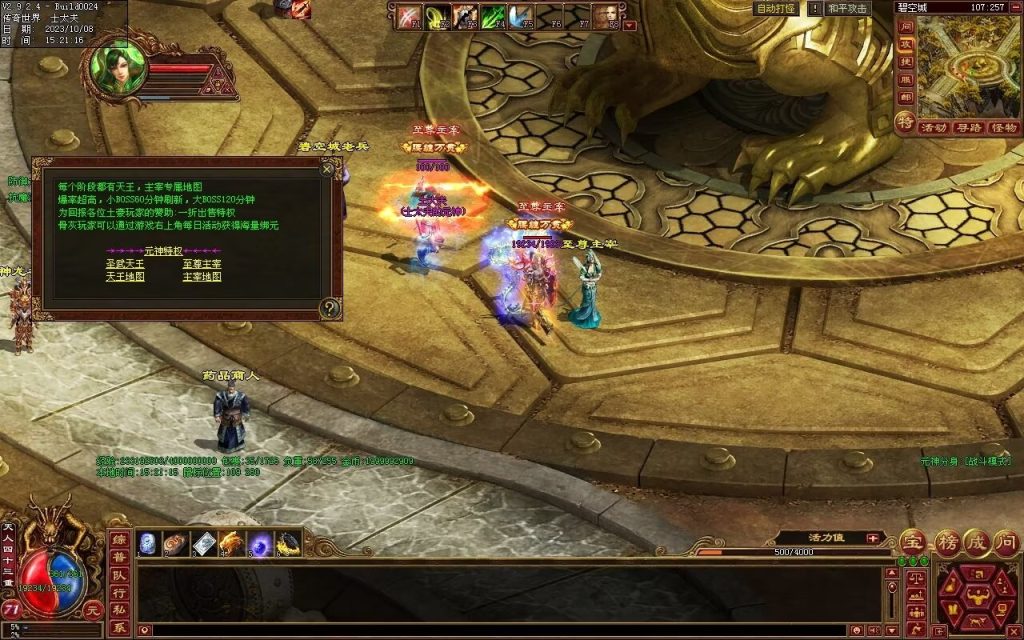Screen dimensions: 1024x640
Task: Click the dialogue window's question mark help button
Action: (x=329, y=309)
